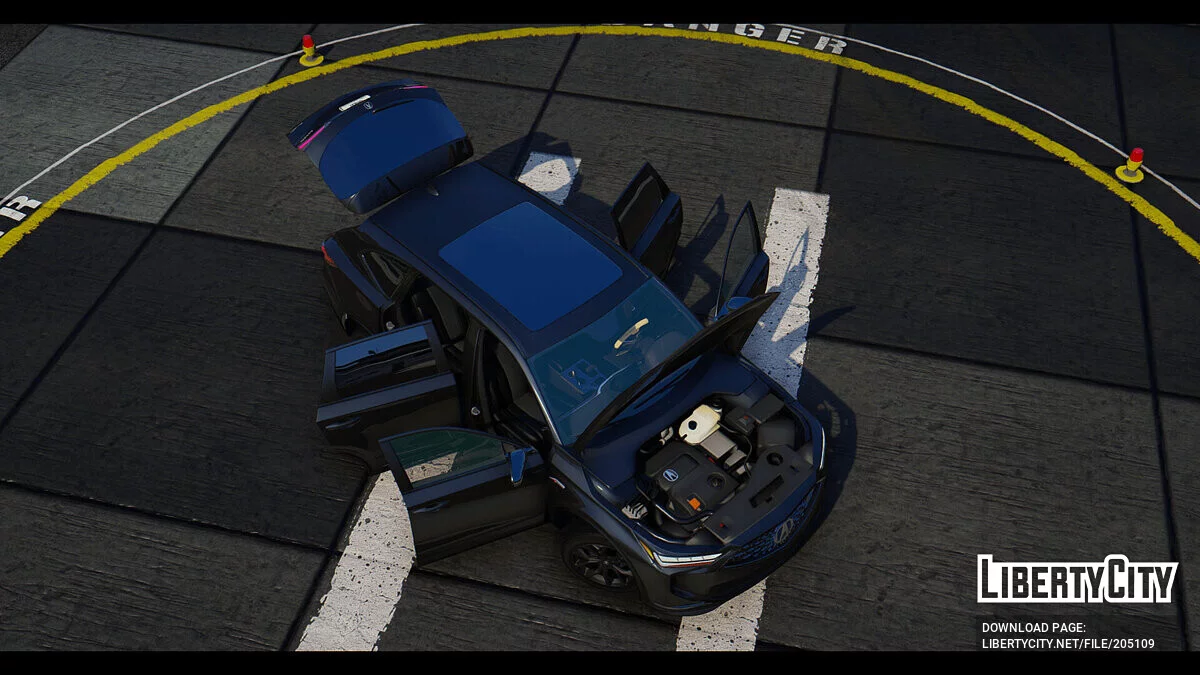Click the LibertyCity logo watermark

tap(1077, 579)
